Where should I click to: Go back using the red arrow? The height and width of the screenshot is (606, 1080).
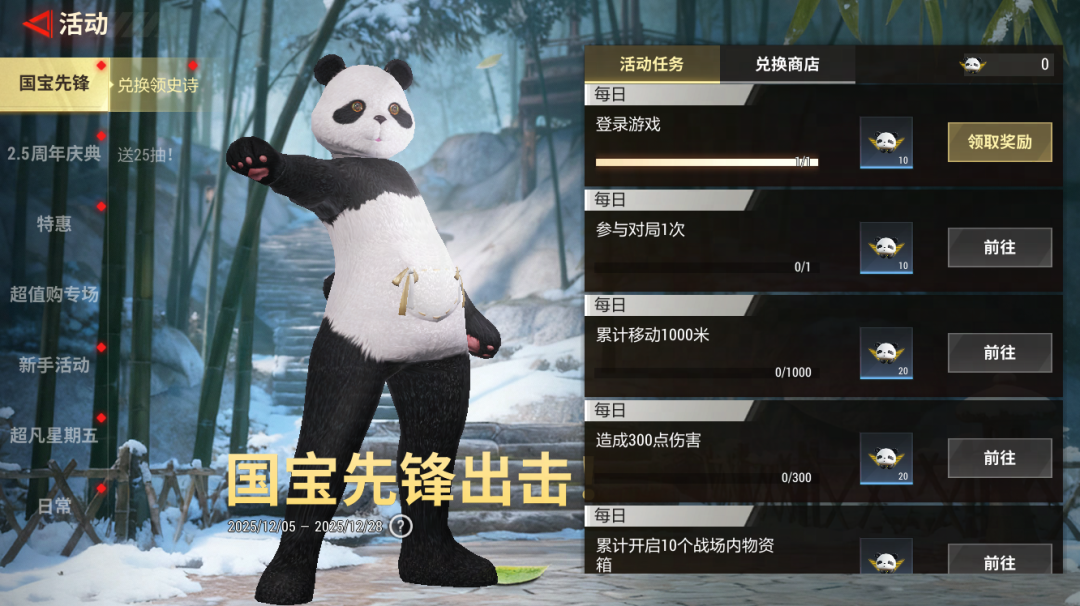(x=37, y=24)
